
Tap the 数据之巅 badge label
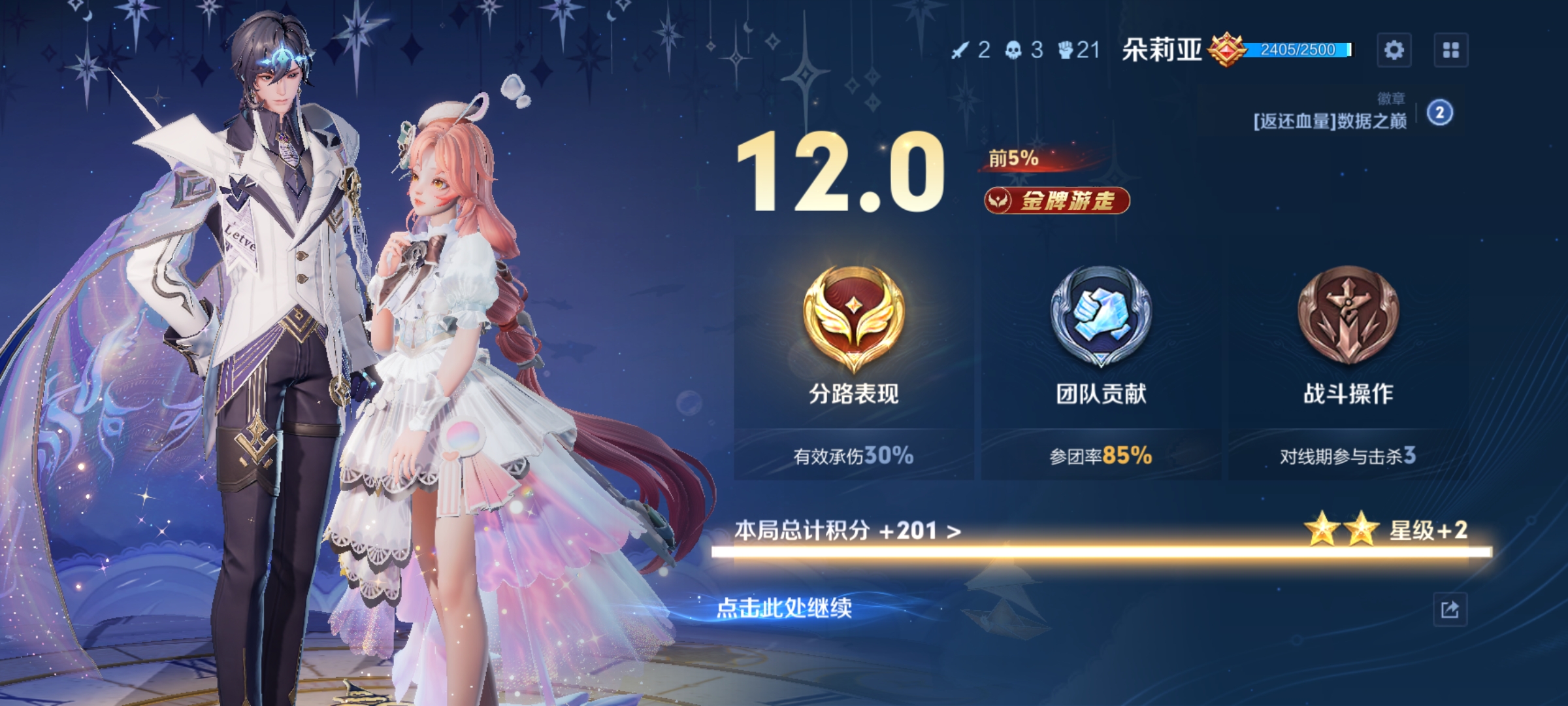tap(1330, 122)
